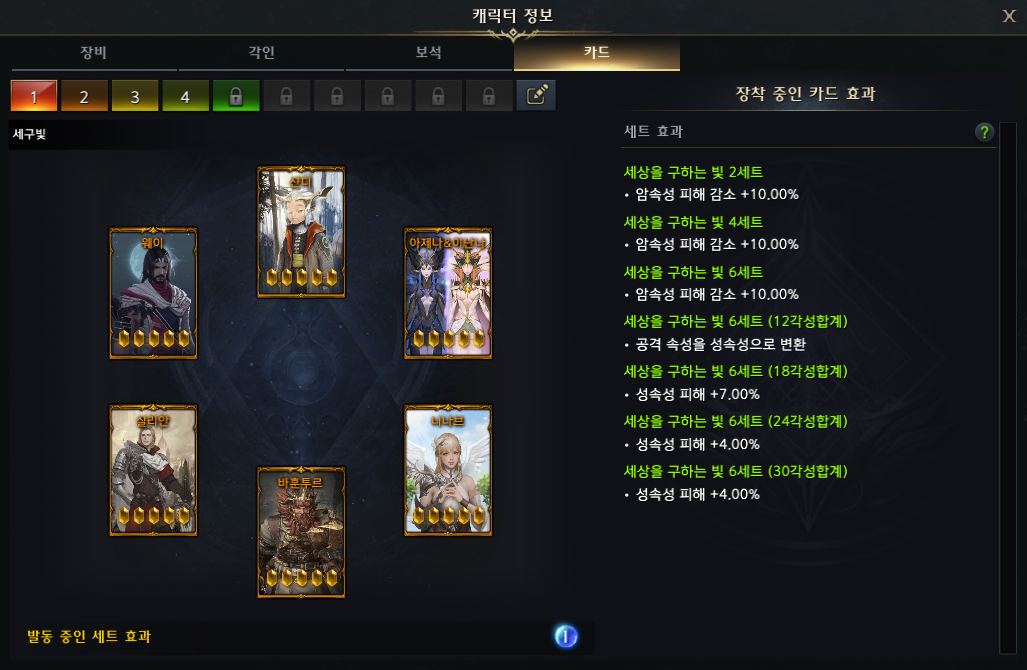Click the 니나브 card
Viewport: 1027px width, 670px height.
448,470
